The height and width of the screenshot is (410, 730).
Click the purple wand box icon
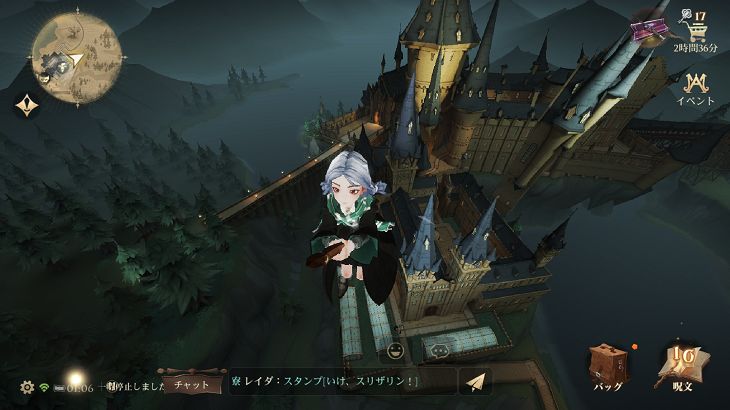pos(650,30)
